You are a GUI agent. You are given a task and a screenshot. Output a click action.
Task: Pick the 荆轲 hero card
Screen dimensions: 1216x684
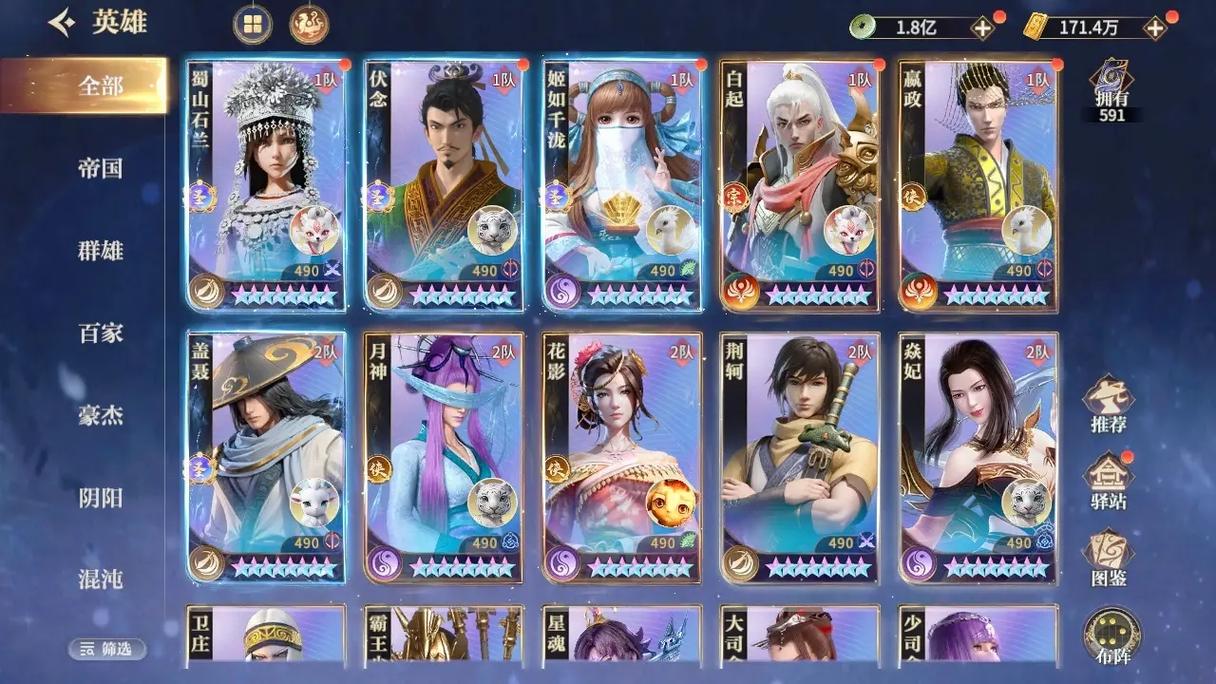click(x=800, y=457)
